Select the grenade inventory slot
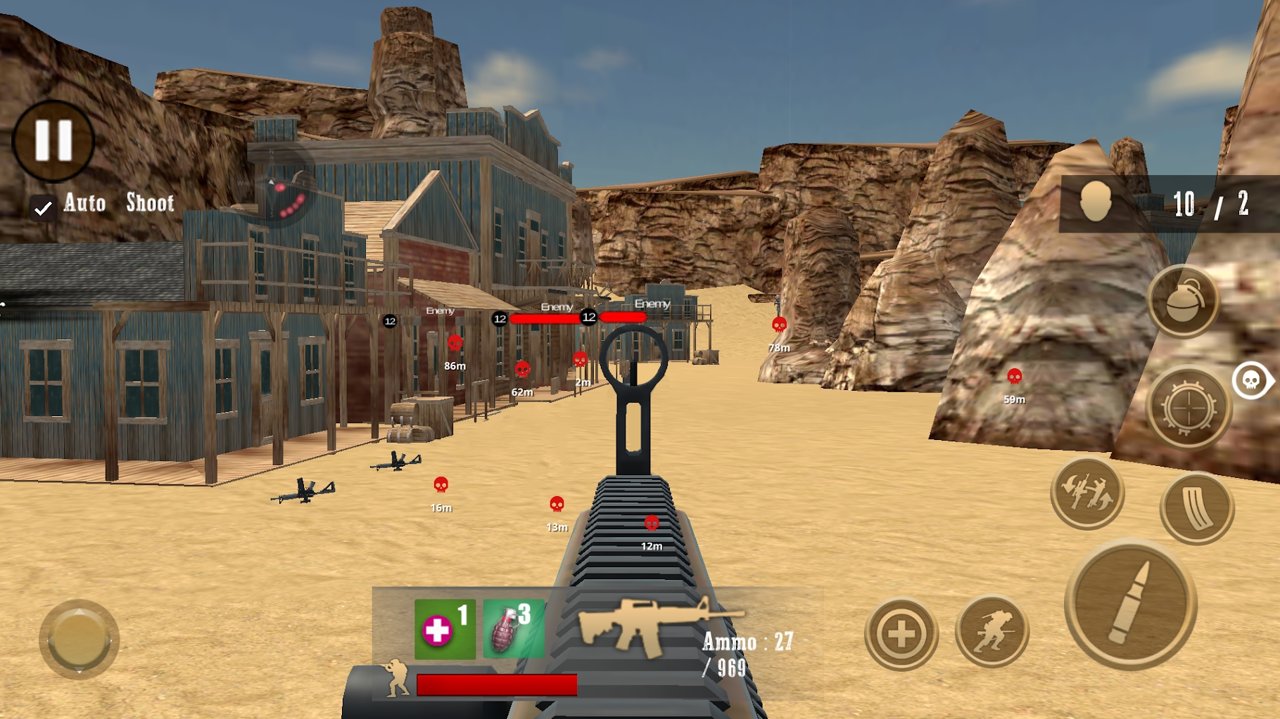 click(514, 629)
